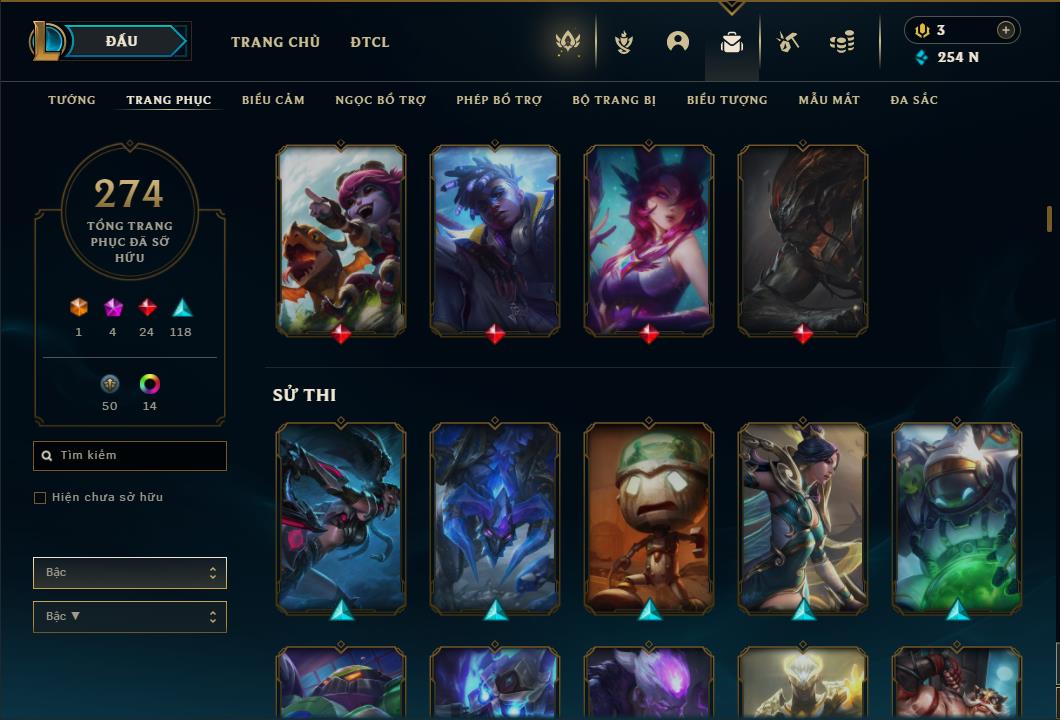Open the ĐTCL mode page

(x=370, y=42)
